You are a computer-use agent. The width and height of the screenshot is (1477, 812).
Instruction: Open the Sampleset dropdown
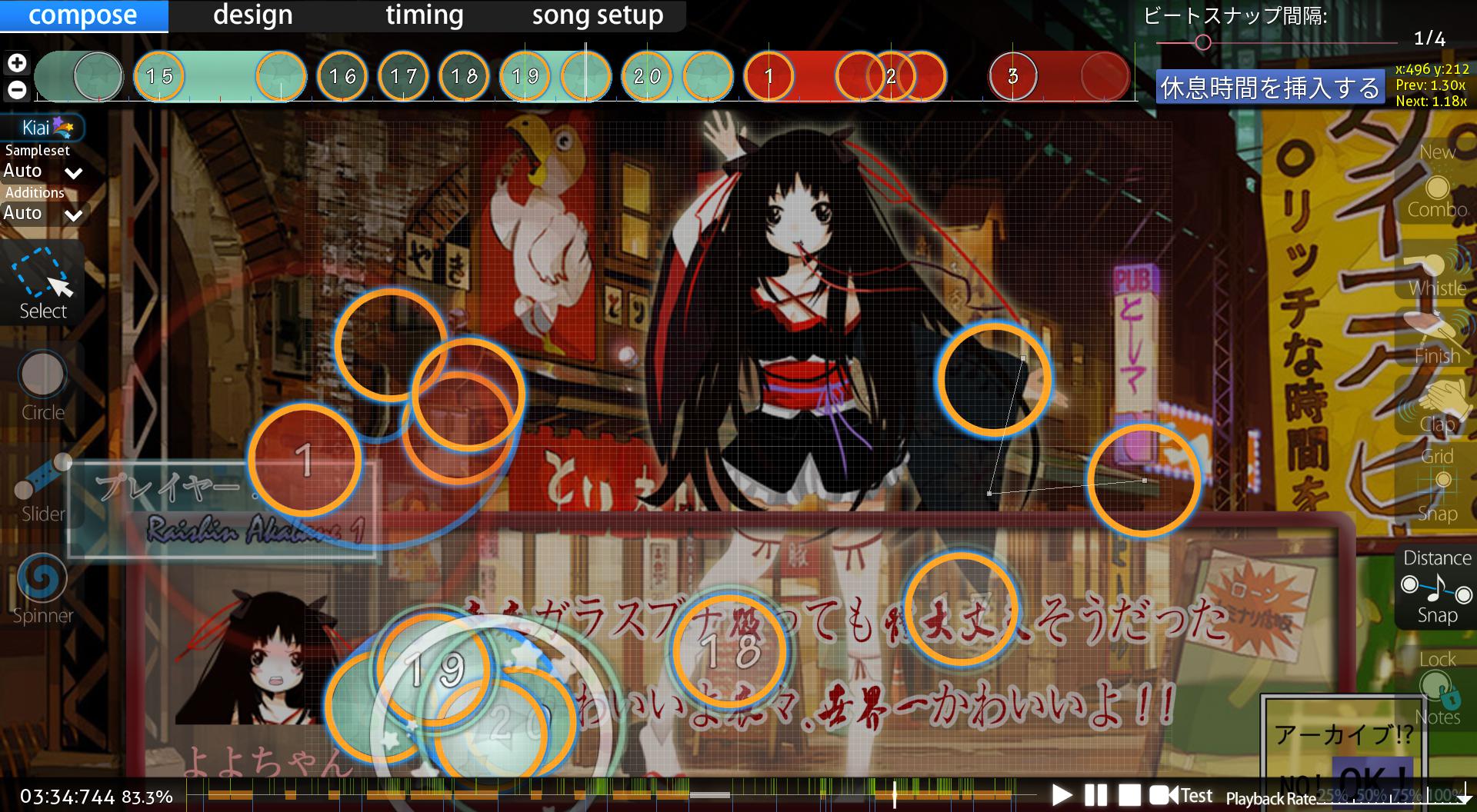[43, 171]
